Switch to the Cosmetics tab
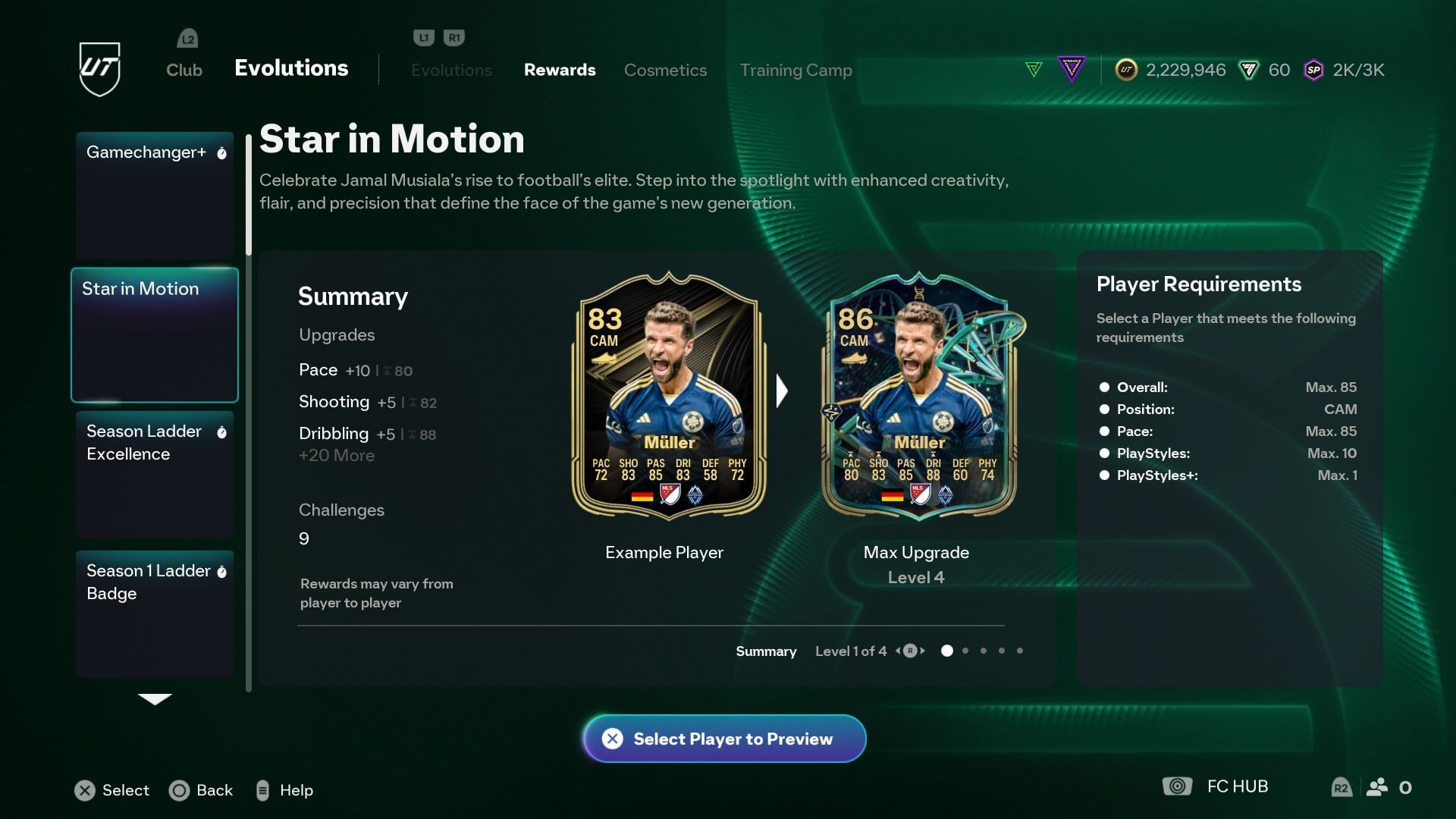 tap(665, 70)
